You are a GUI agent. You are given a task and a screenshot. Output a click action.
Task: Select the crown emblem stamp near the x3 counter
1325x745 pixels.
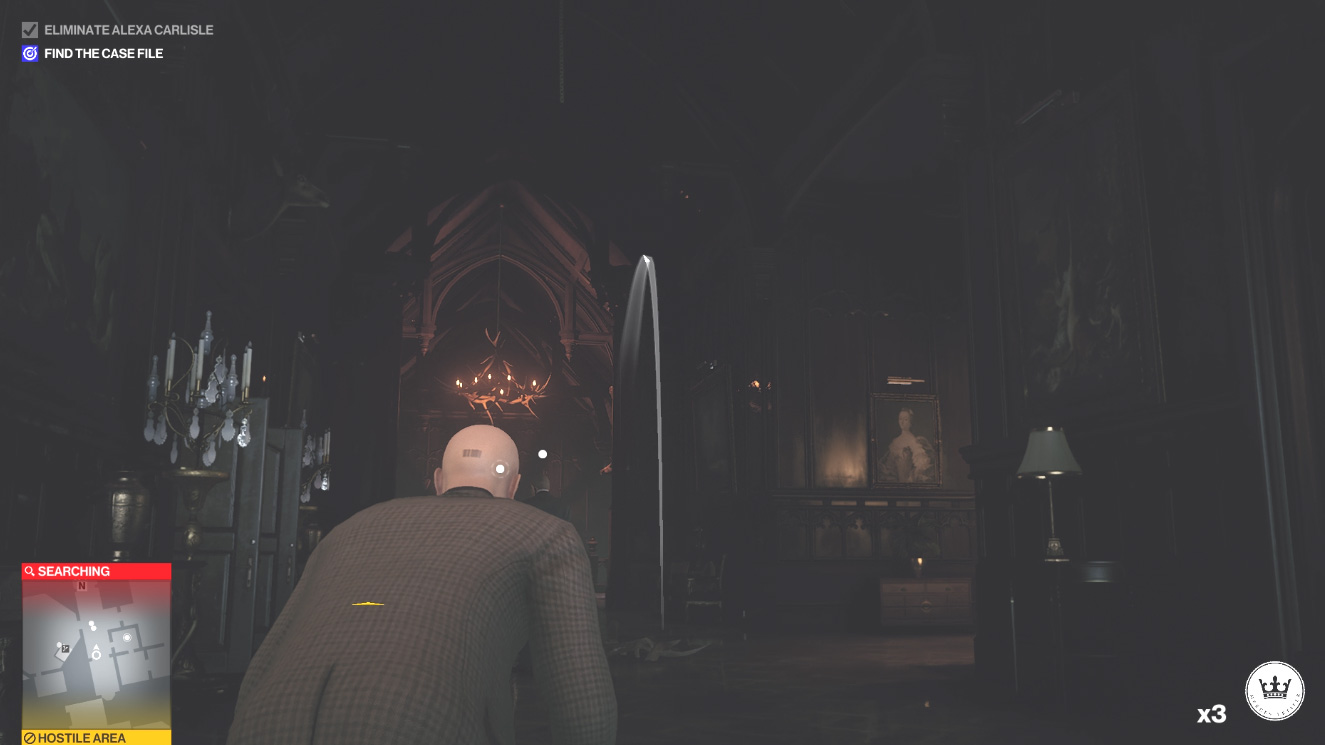(1275, 690)
